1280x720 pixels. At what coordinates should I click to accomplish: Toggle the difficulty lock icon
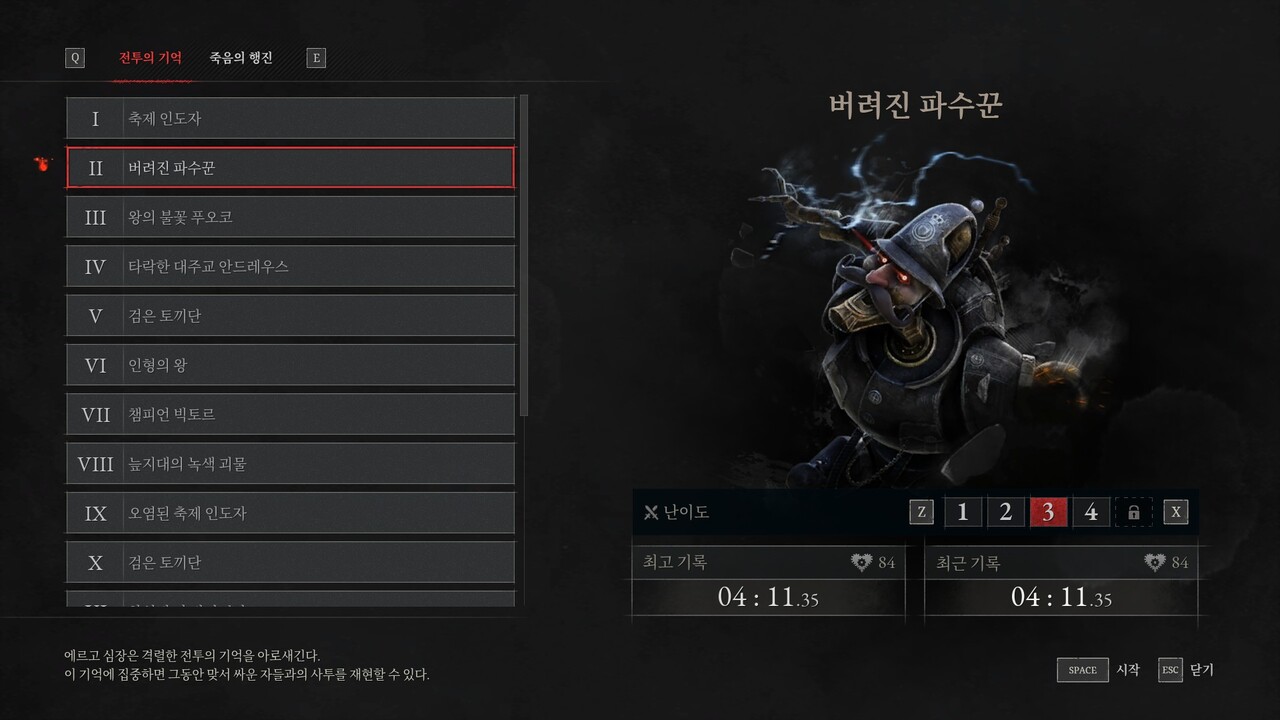tap(1134, 511)
